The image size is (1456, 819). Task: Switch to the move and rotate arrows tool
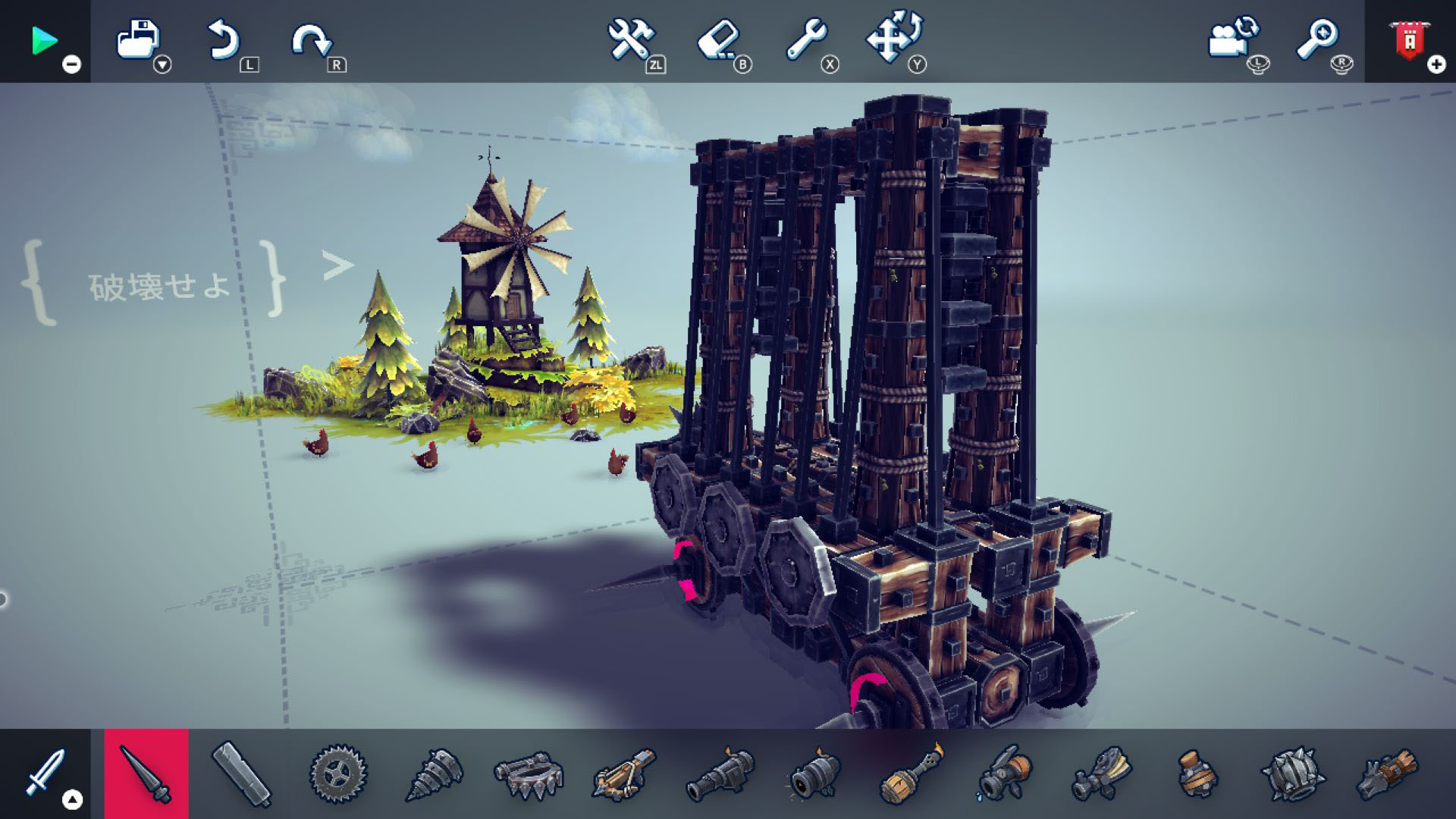893,38
